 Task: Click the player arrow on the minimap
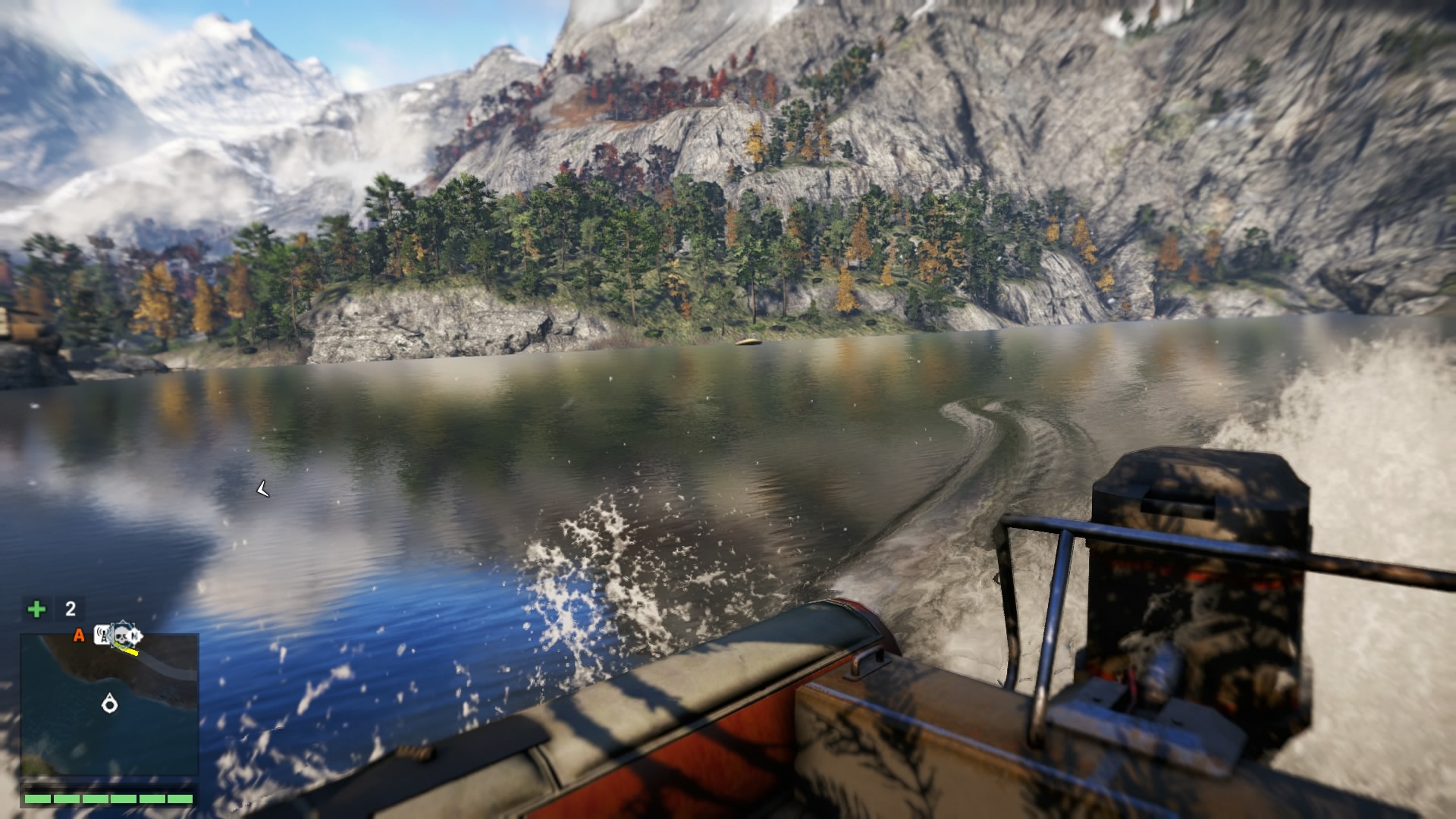pos(110,704)
